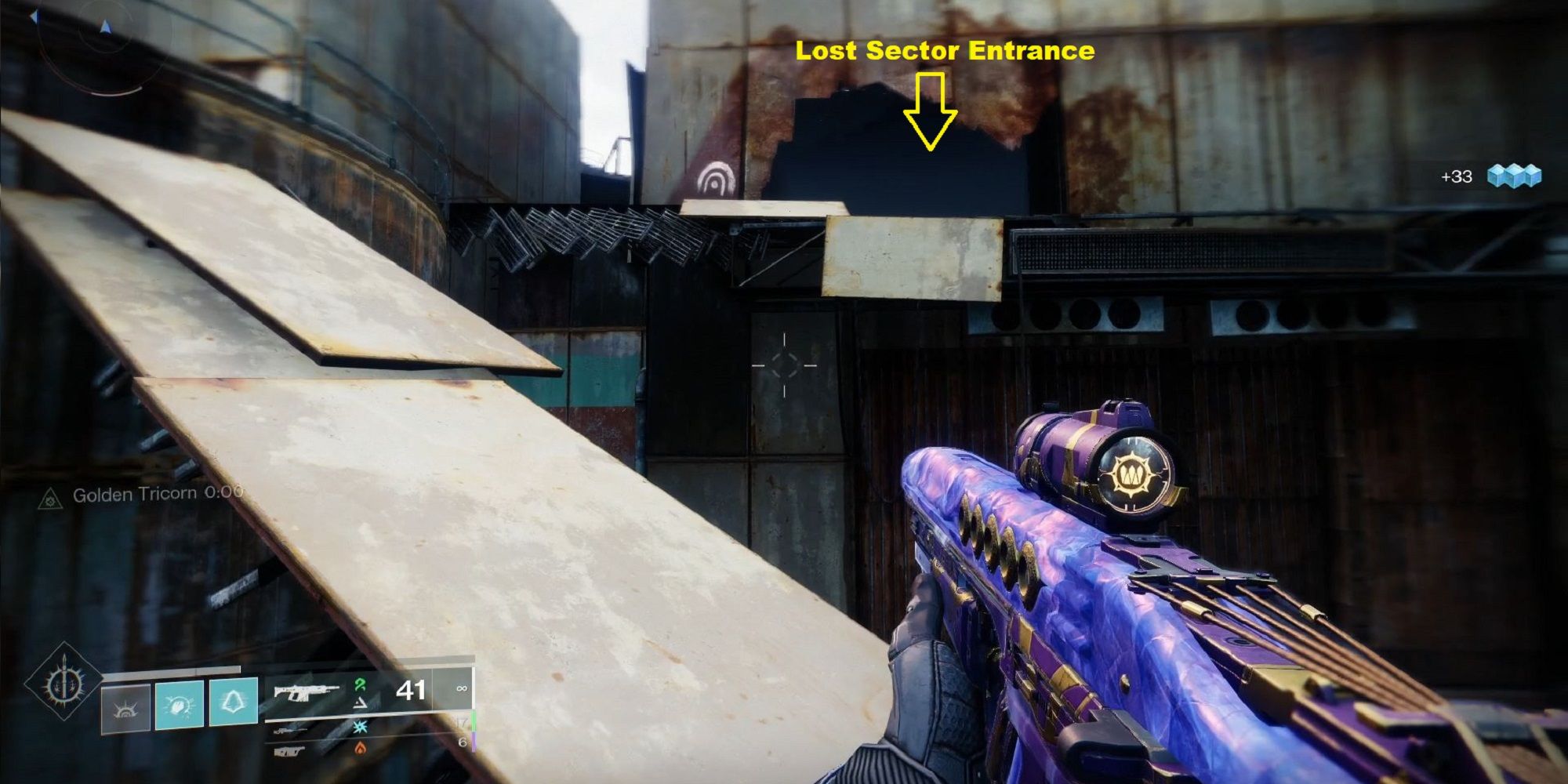Activate the super ability diamond icon
Image resolution: width=1568 pixels, height=784 pixels.
[x=63, y=683]
